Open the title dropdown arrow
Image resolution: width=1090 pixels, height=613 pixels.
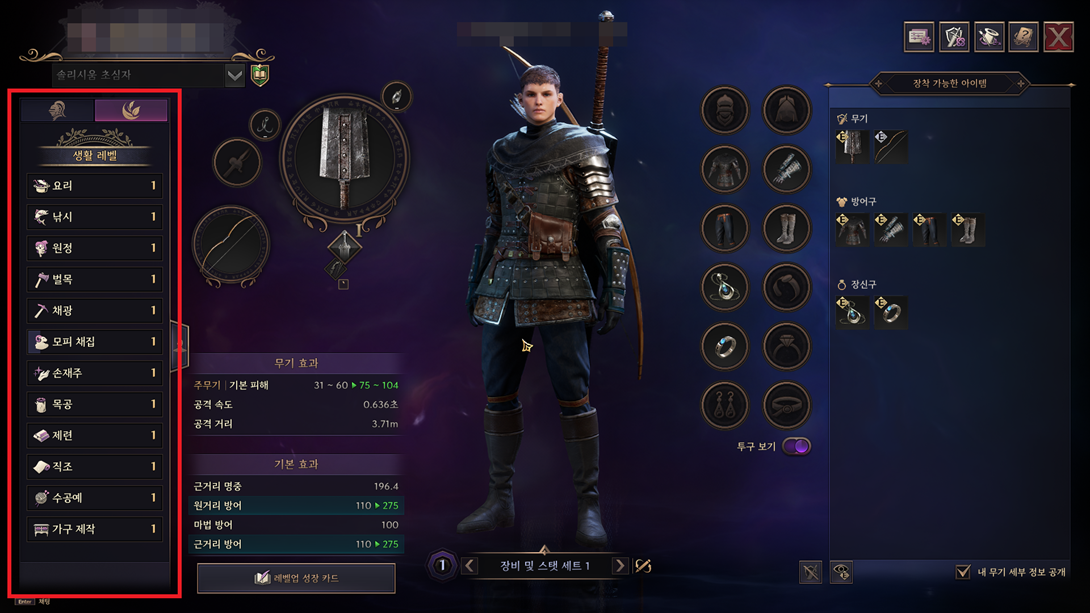[235, 75]
